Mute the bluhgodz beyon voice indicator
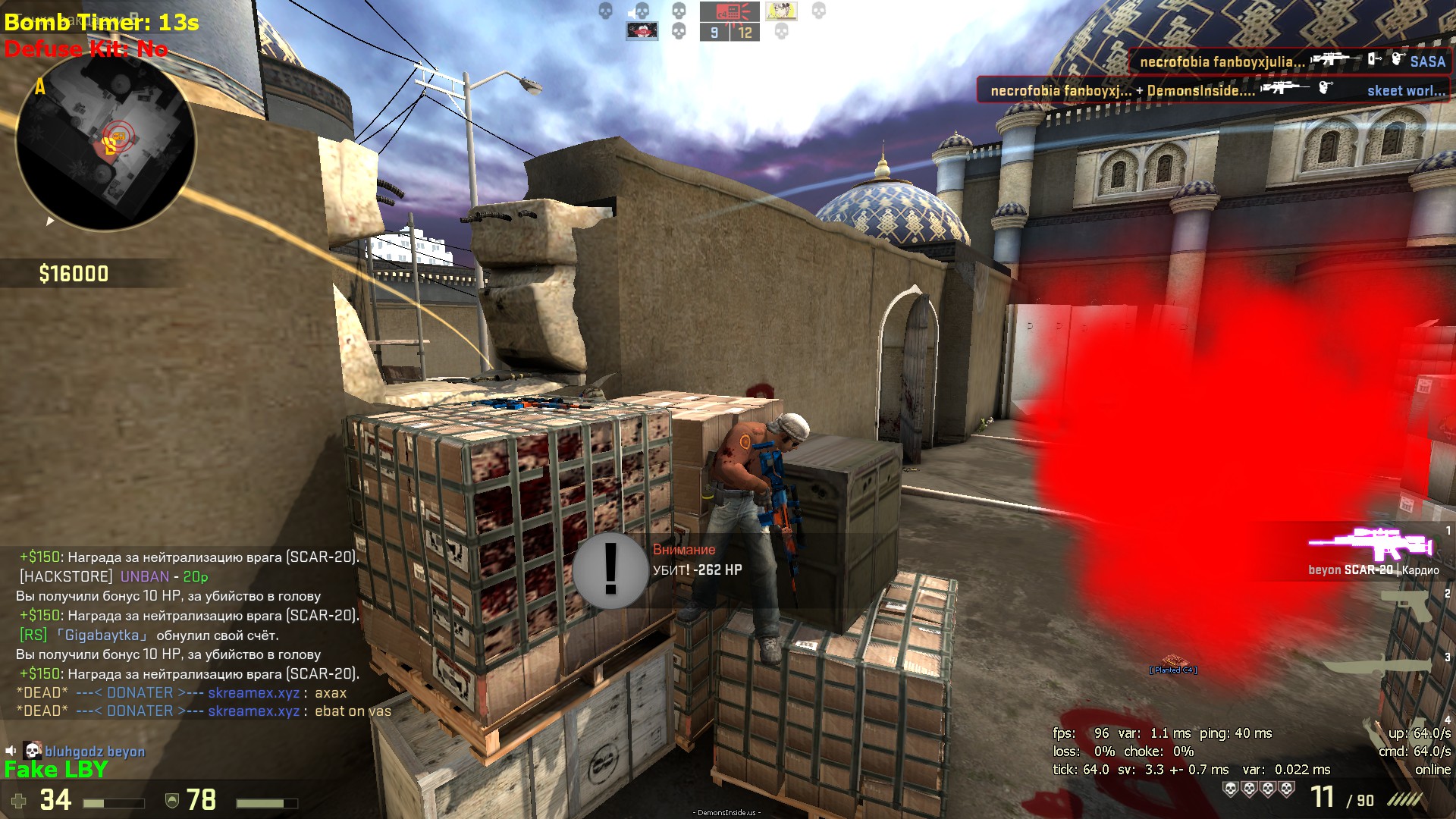1456x819 pixels. pyautogui.click(x=11, y=751)
